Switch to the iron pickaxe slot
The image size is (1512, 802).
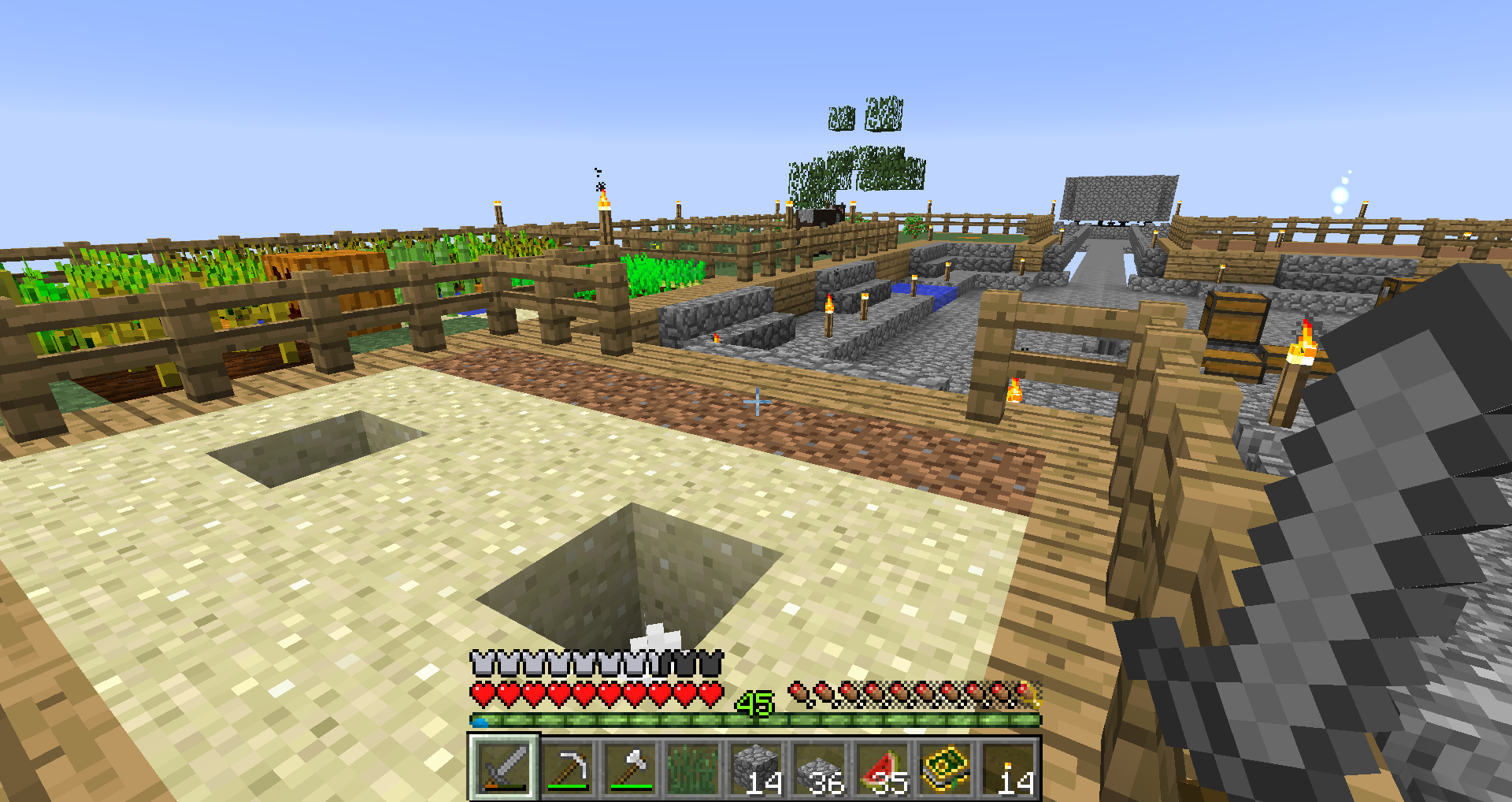(x=567, y=767)
